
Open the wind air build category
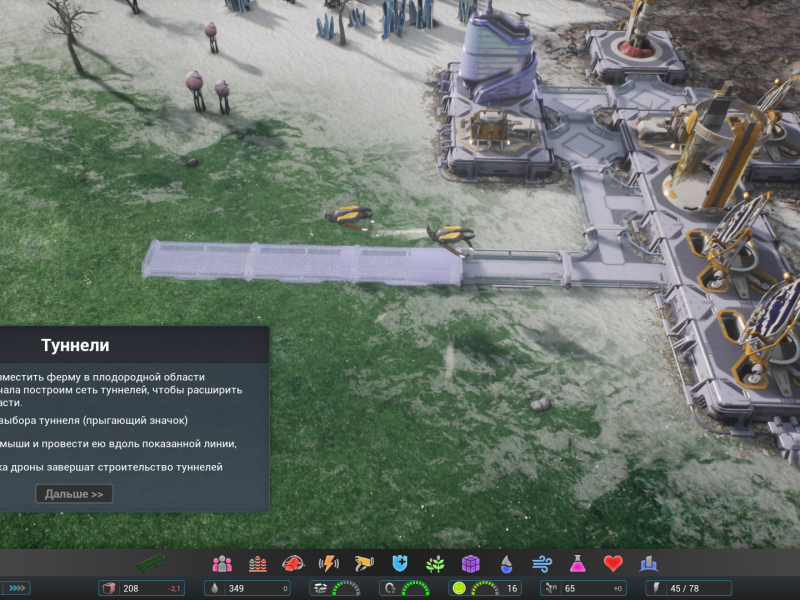[541, 564]
